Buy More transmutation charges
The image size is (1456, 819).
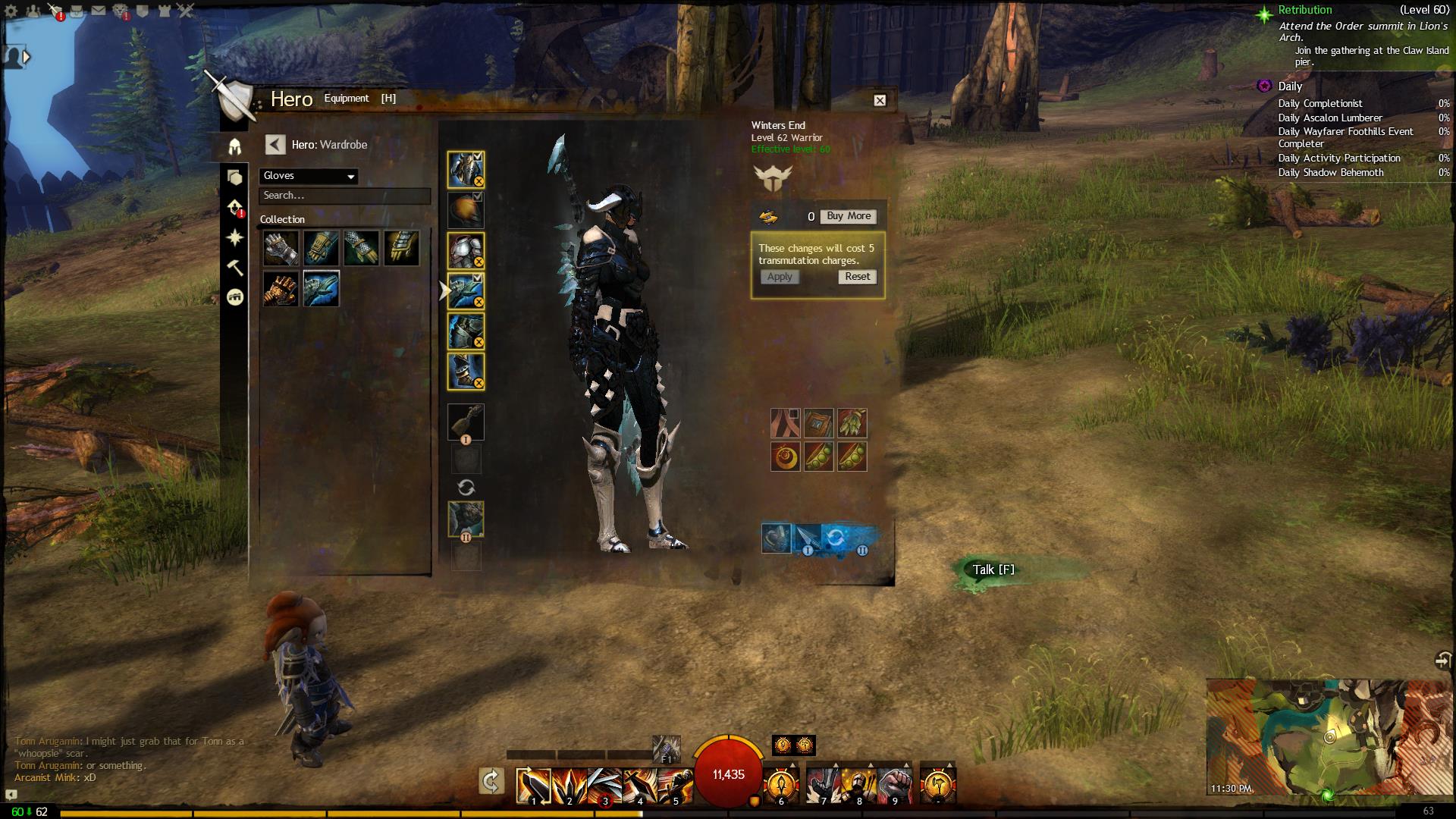pyautogui.click(x=849, y=216)
